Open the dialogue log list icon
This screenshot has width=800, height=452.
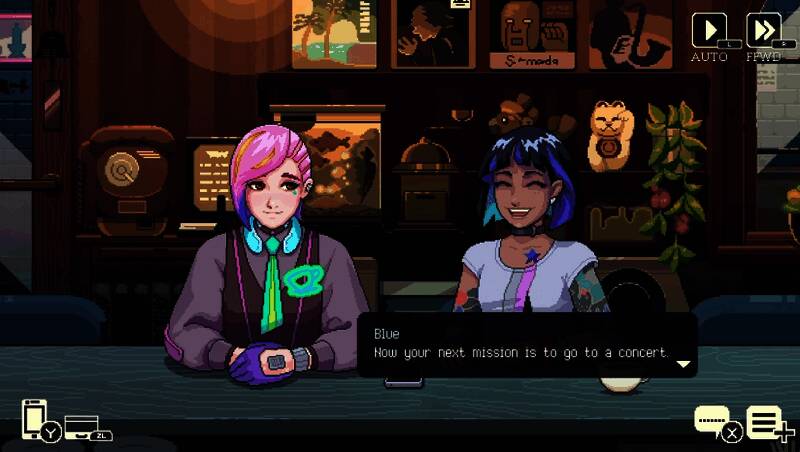coord(766,422)
